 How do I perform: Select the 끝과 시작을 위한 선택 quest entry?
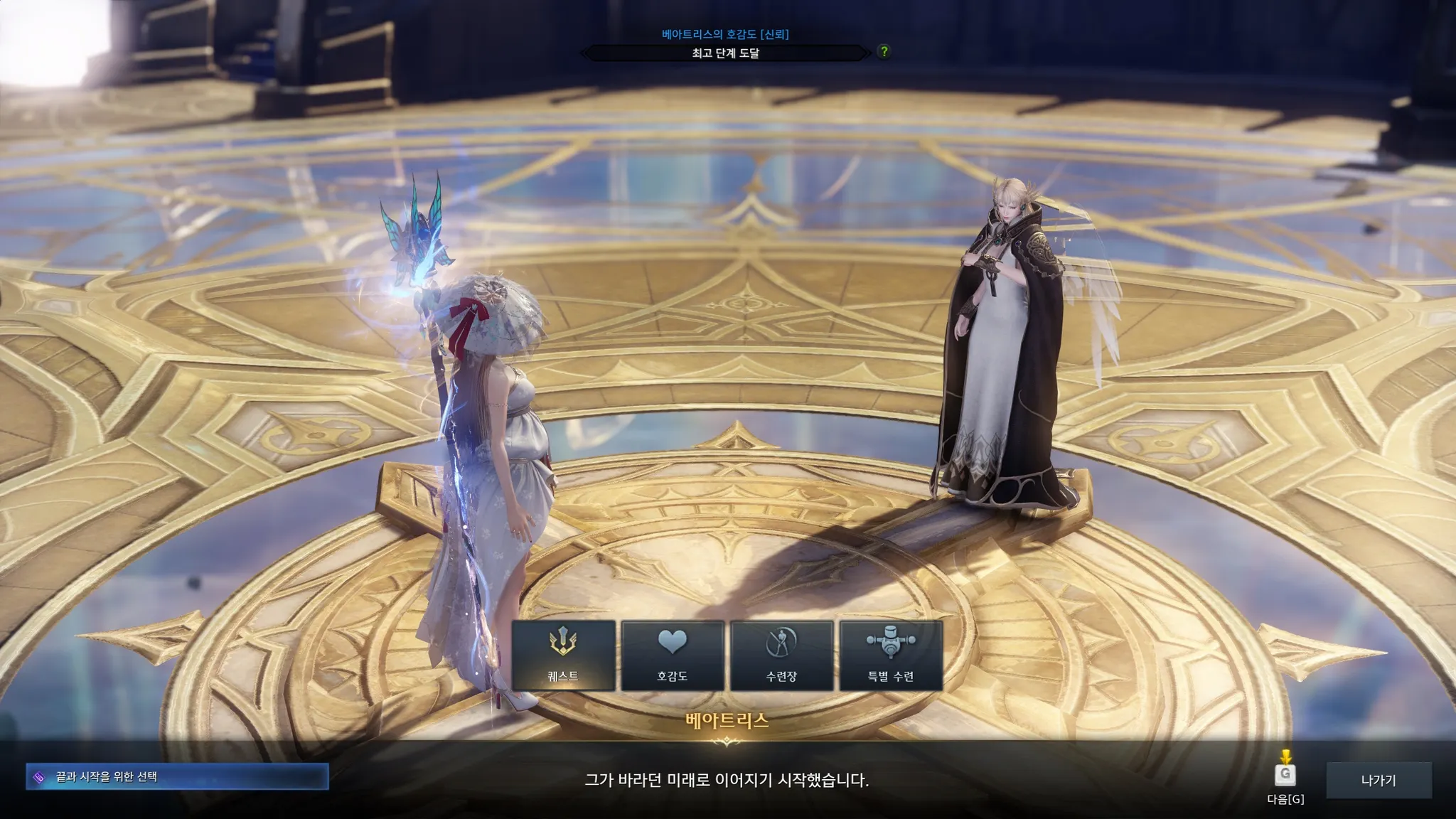click(x=177, y=776)
